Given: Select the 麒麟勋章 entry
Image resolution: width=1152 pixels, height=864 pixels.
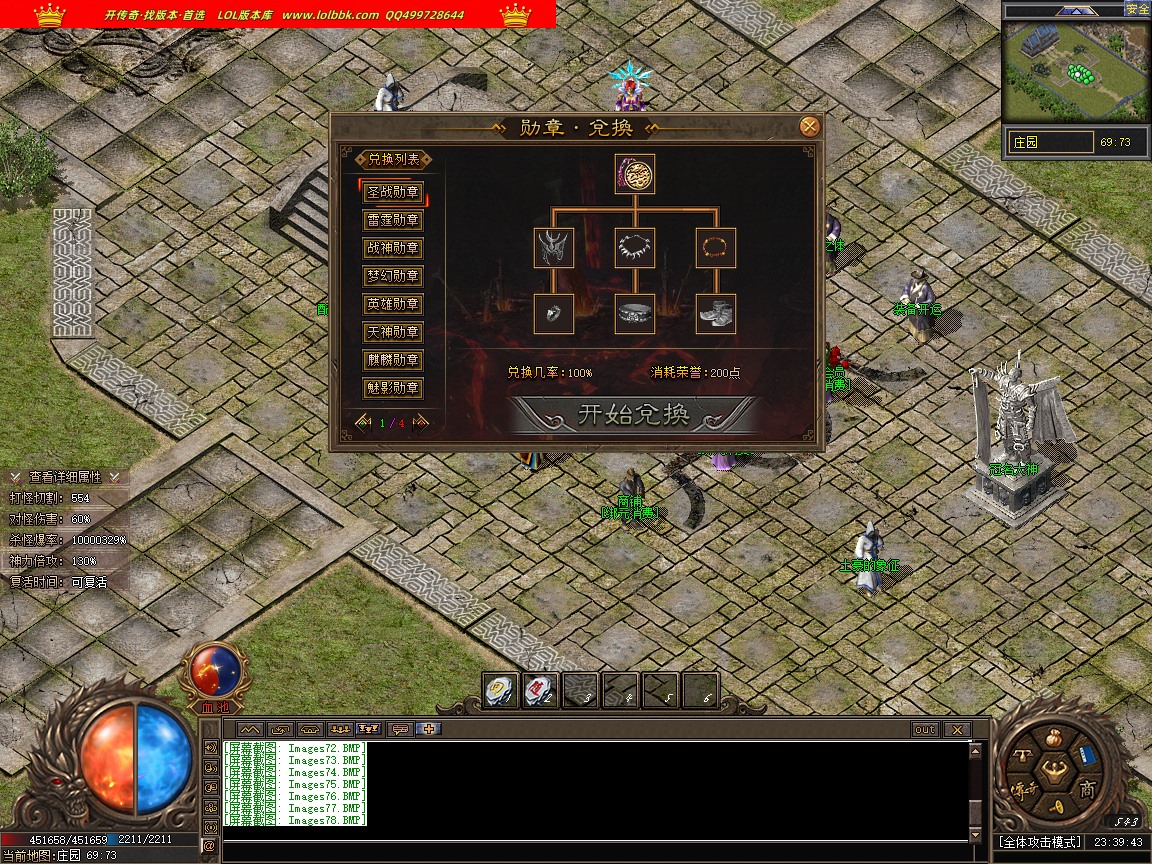Looking at the screenshot, I should point(393,360).
